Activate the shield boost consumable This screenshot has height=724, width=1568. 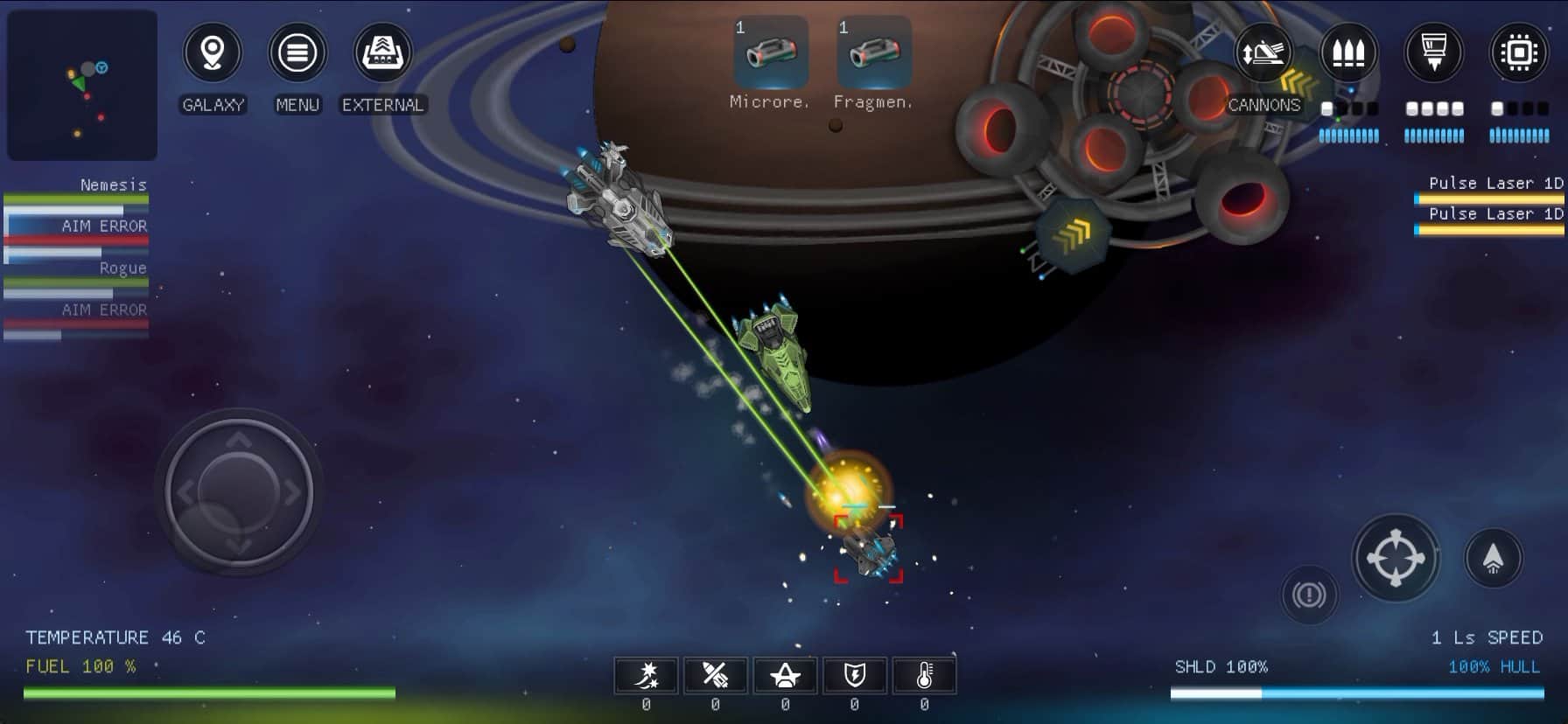(x=854, y=675)
